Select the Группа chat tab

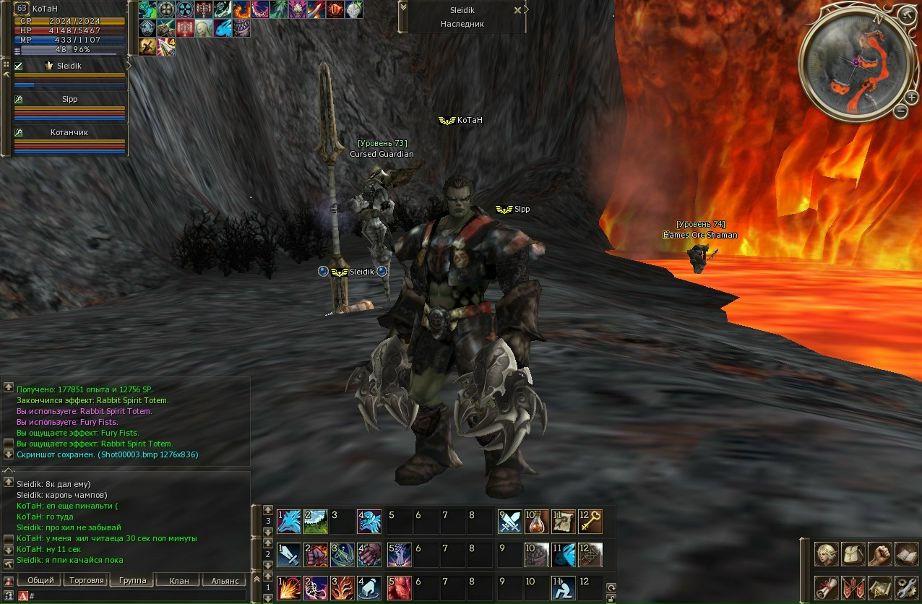point(132,580)
